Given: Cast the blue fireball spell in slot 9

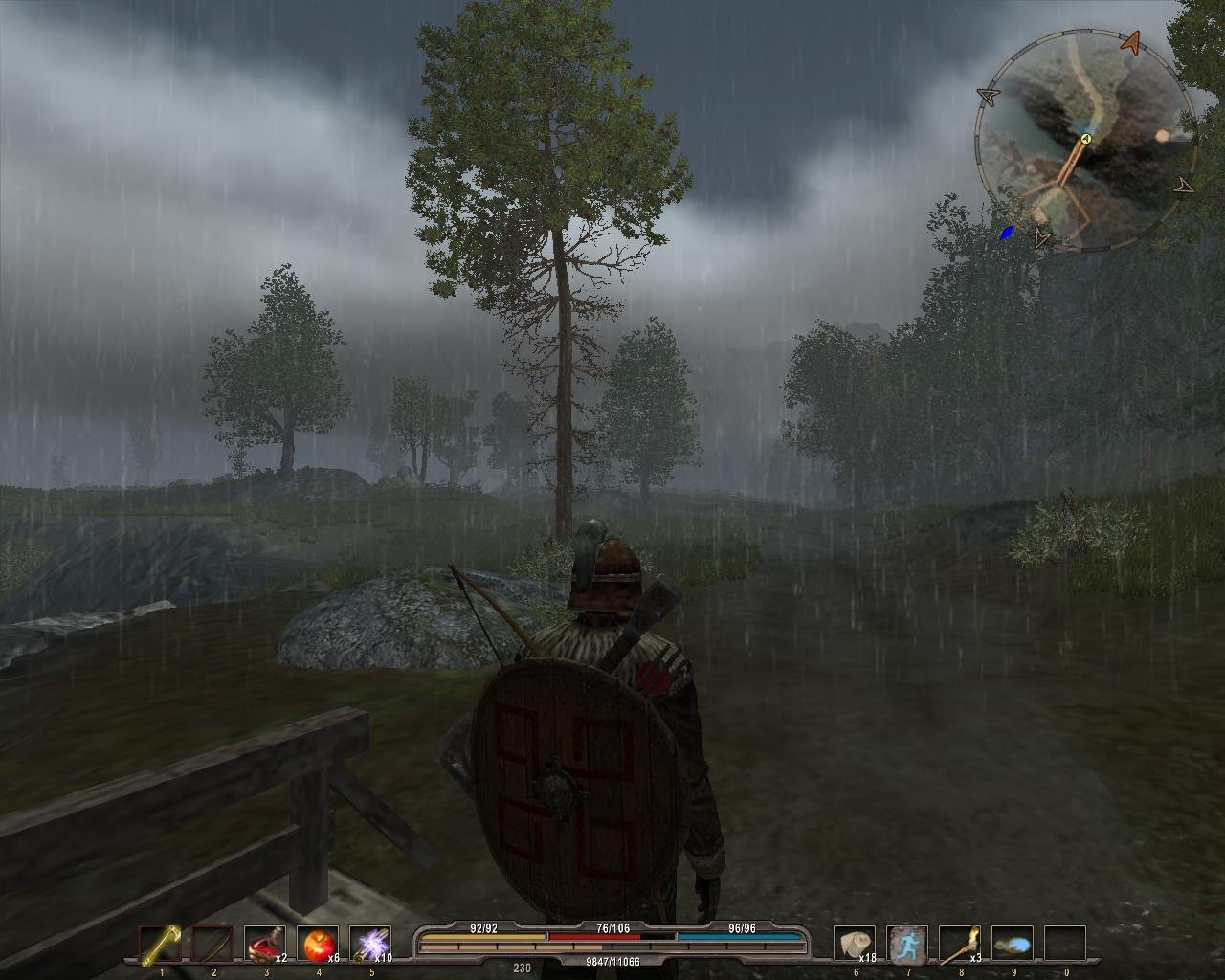Looking at the screenshot, I should click(x=1012, y=946).
